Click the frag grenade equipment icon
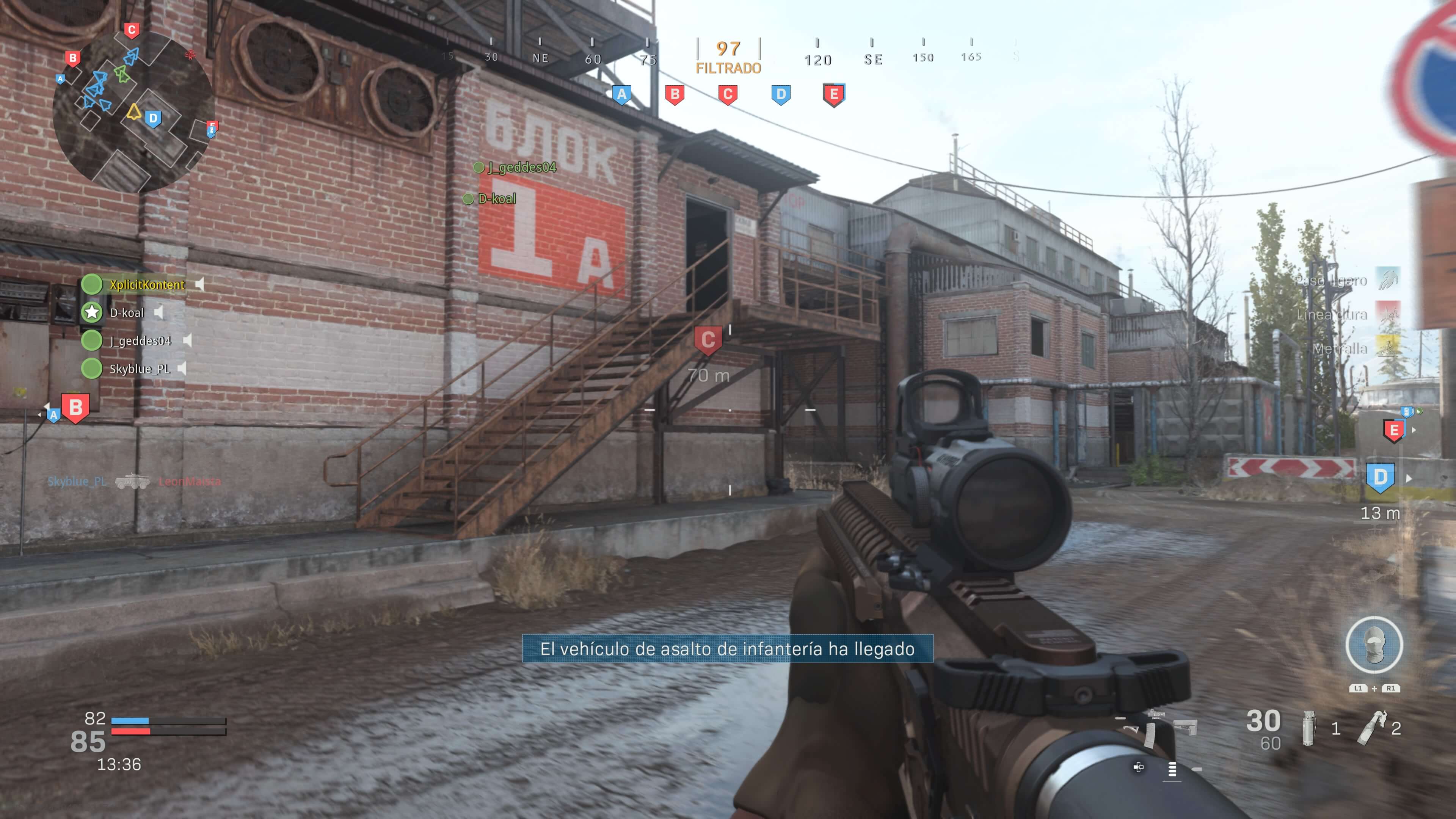The image size is (1456, 819). click(1308, 728)
